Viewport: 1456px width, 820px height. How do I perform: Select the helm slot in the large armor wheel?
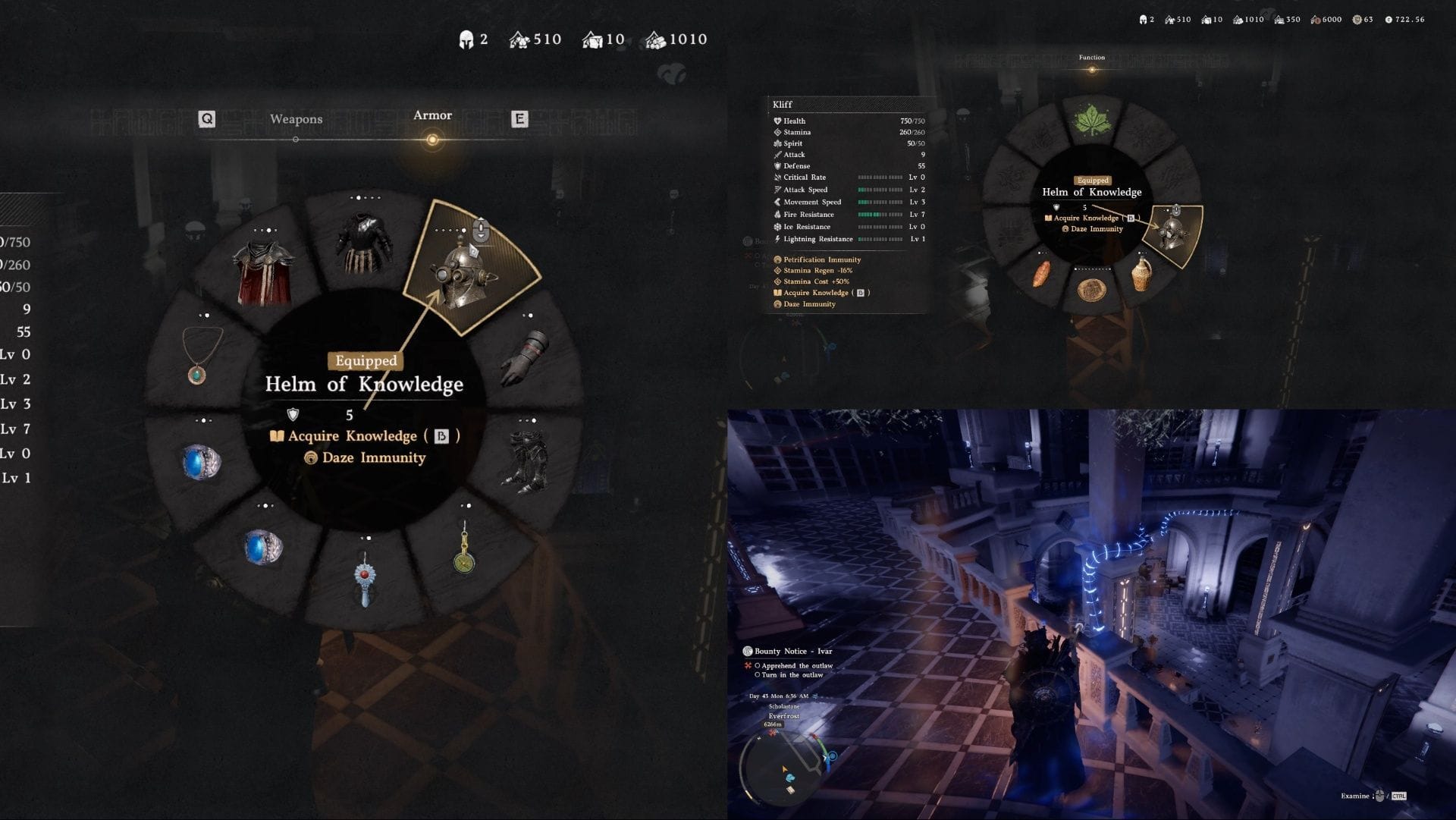[x=463, y=273]
